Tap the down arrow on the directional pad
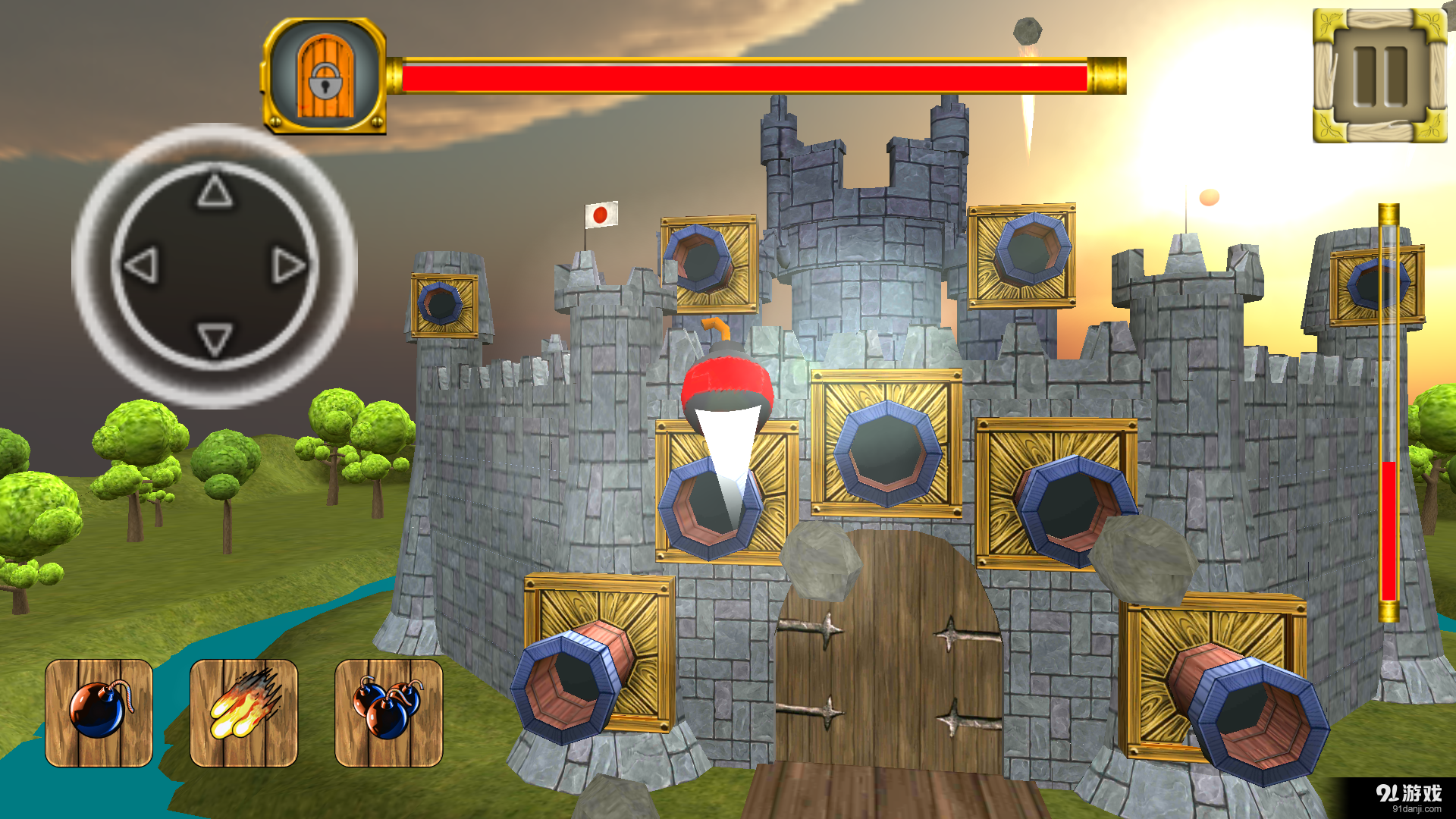The width and height of the screenshot is (1456, 819). (x=215, y=338)
